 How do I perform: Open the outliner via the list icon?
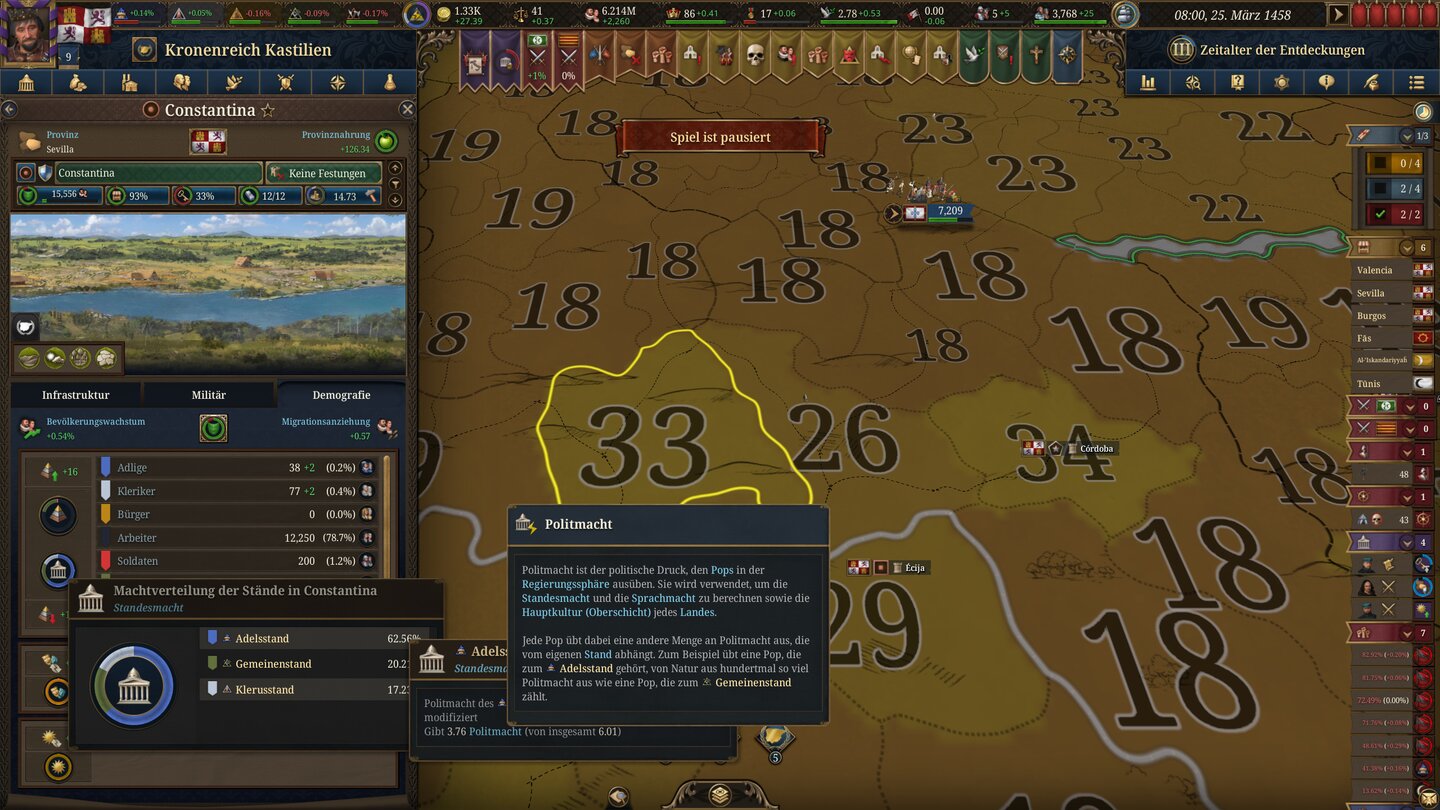click(x=1415, y=82)
